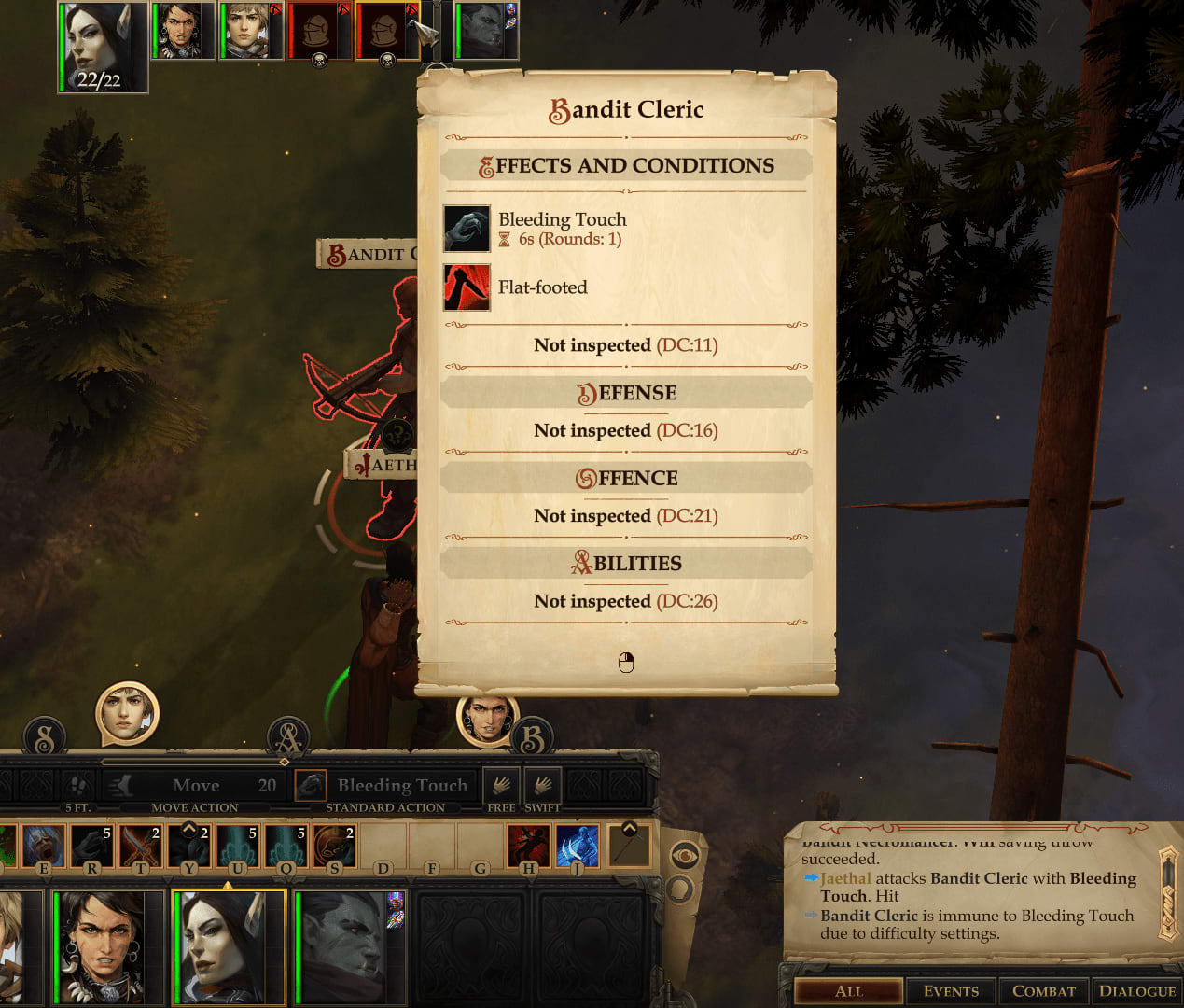Open the Dialogue log tab

tap(1136, 991)
